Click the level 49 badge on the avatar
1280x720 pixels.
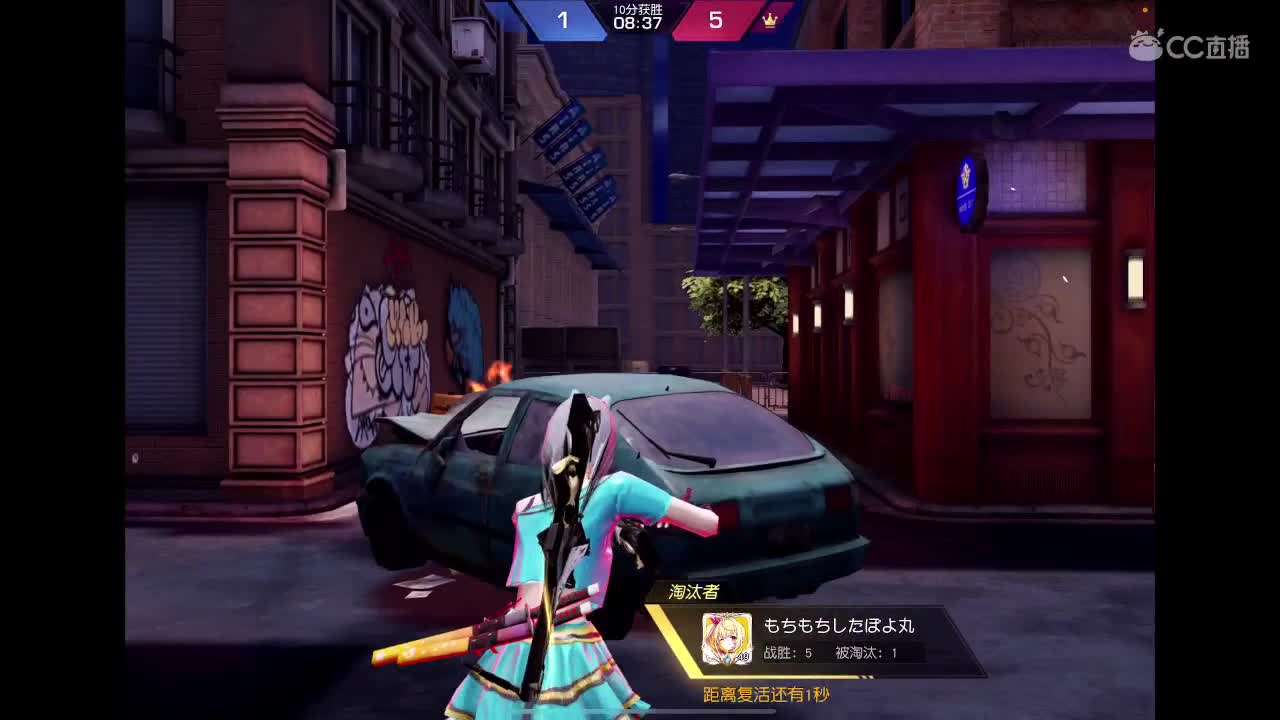tap(743, 655)
